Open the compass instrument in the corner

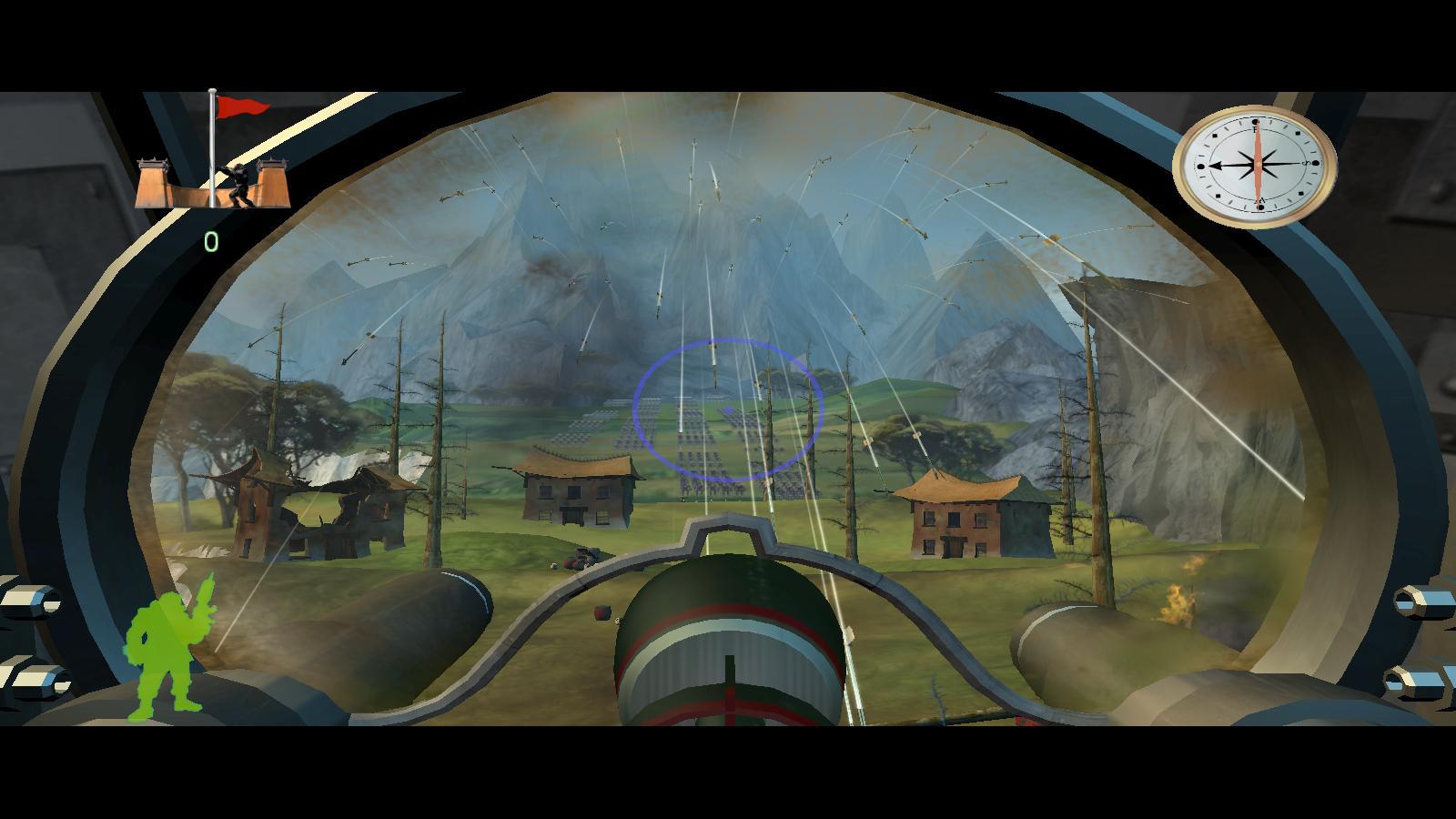pyautogui.click(x=1256, y=166)
